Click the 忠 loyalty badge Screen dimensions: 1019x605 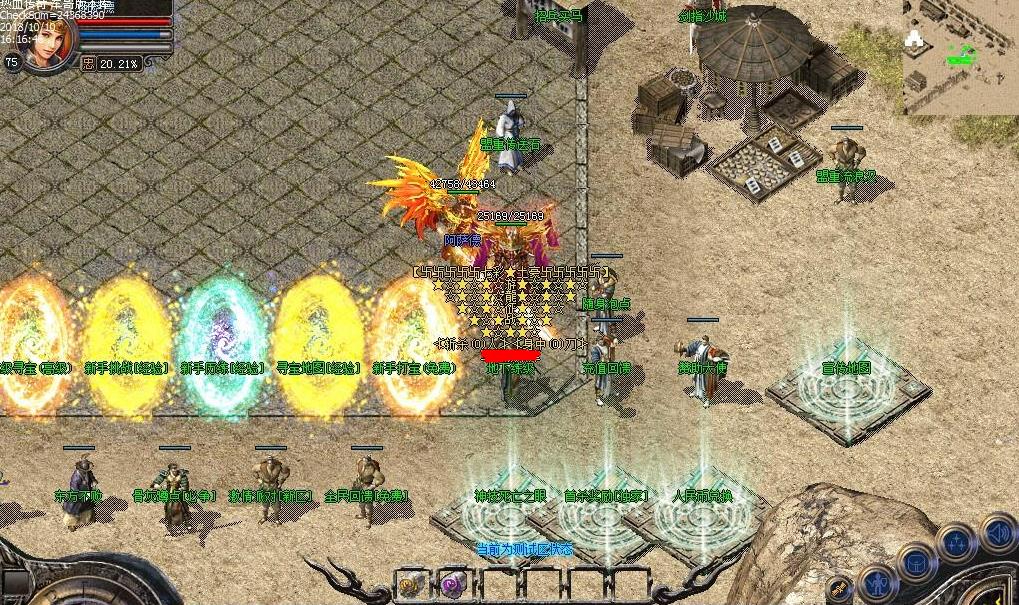tap(89, 63)
